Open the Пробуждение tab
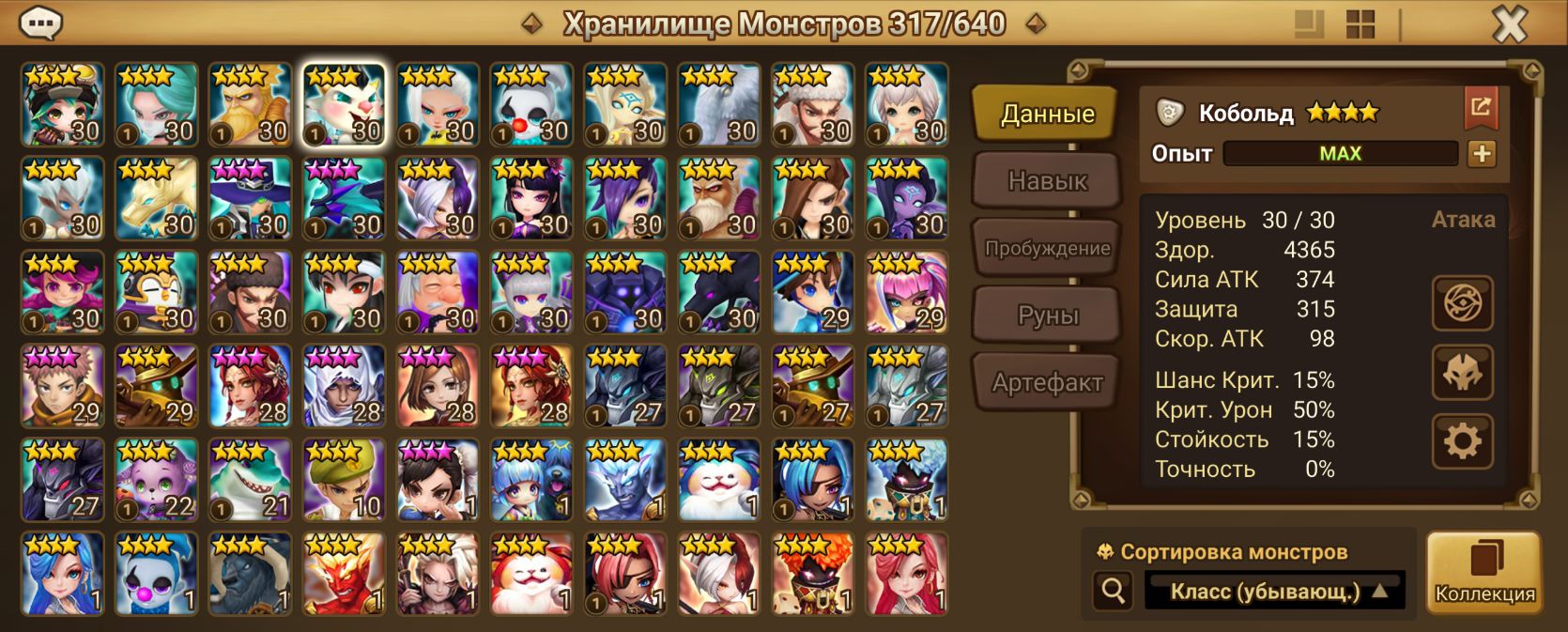The image size is (1568, 632). pyautogui.click(x=1047, y=248)
